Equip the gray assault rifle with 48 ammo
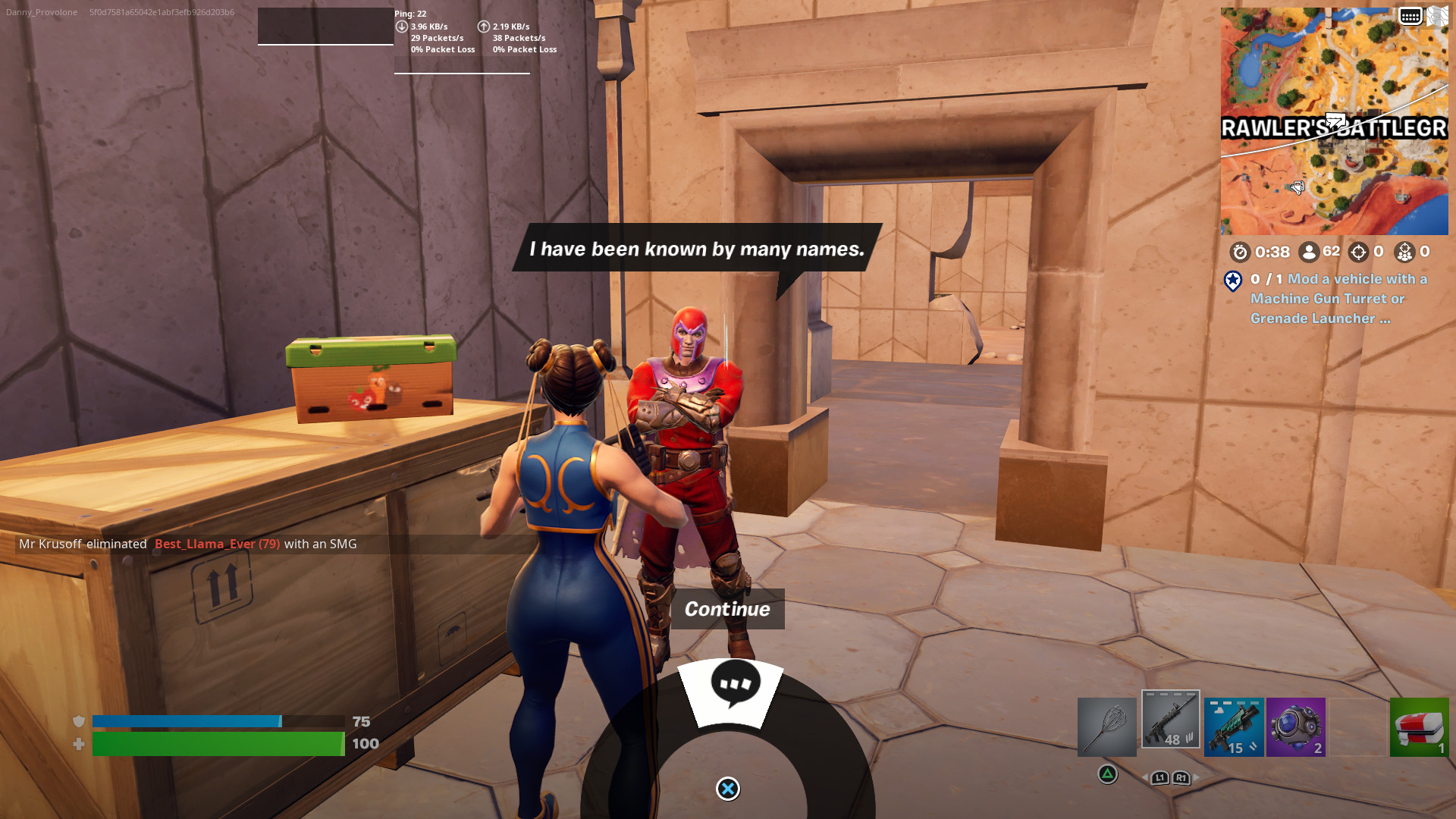1456x819 pixels. pyautogui.click(x=1170, y=720)
